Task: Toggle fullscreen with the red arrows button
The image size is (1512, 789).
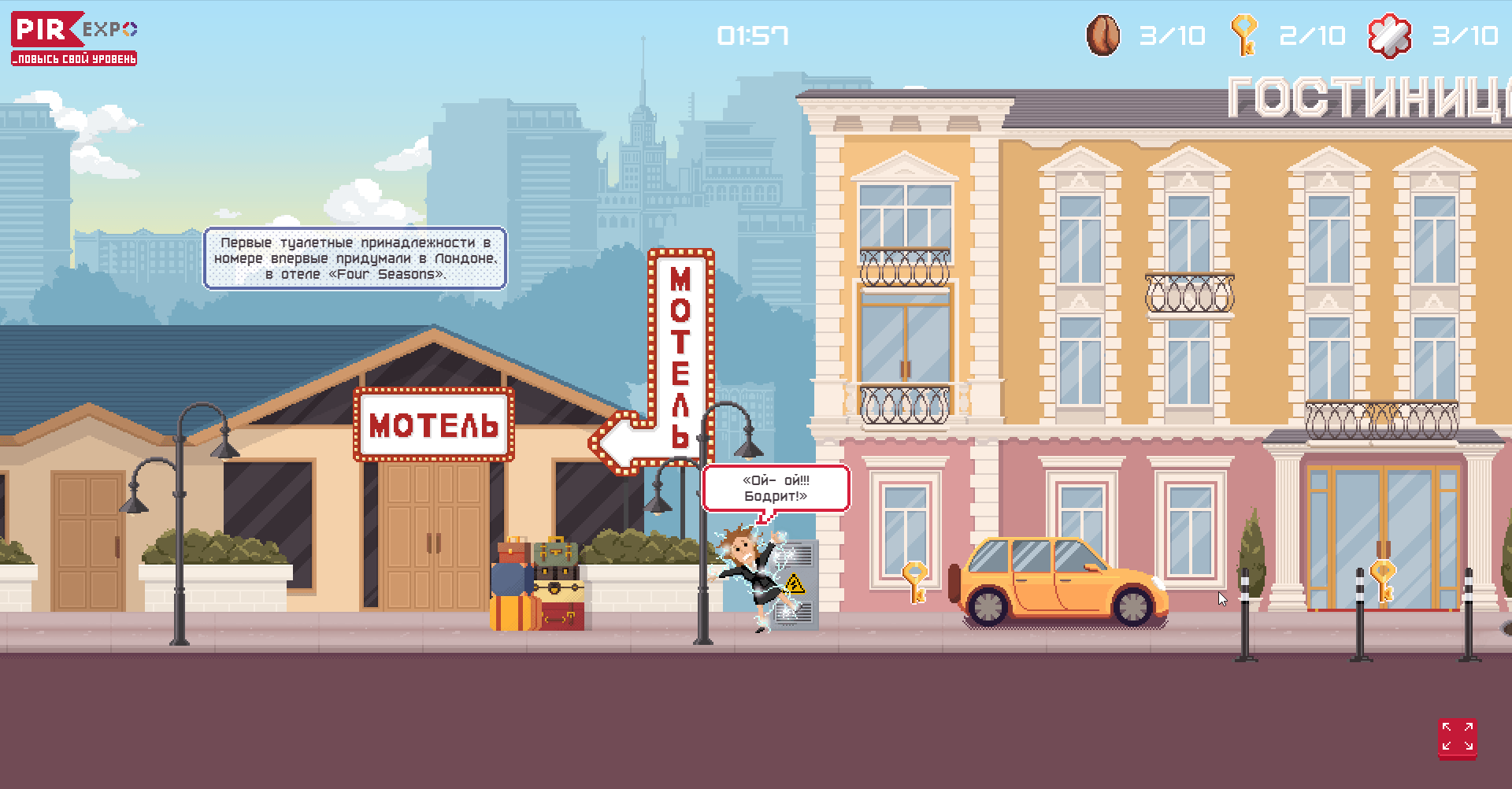Action: pos(1457,738)
